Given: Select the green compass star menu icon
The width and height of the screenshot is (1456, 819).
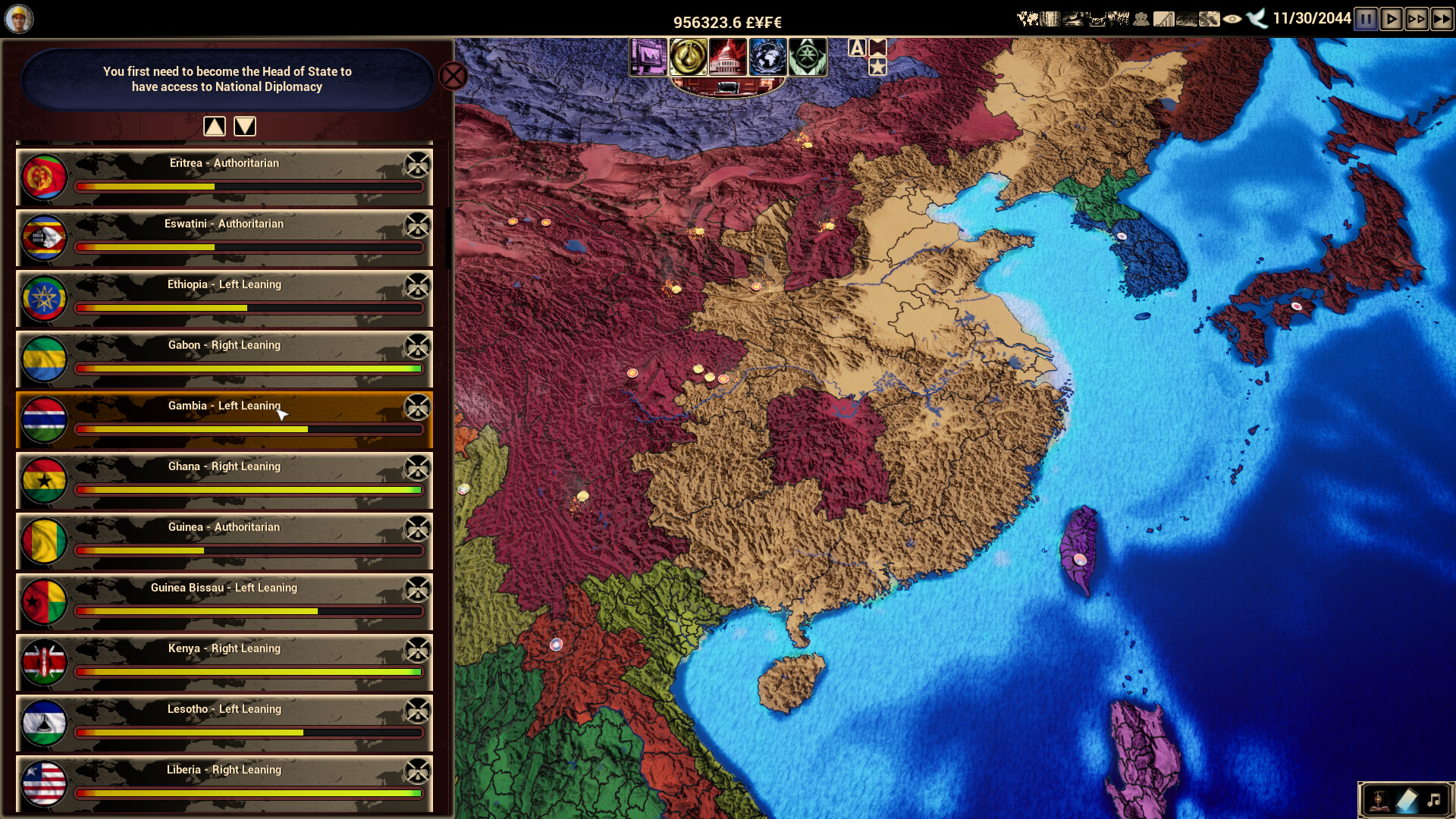Looking at the screenshot, I should [807, 56].
